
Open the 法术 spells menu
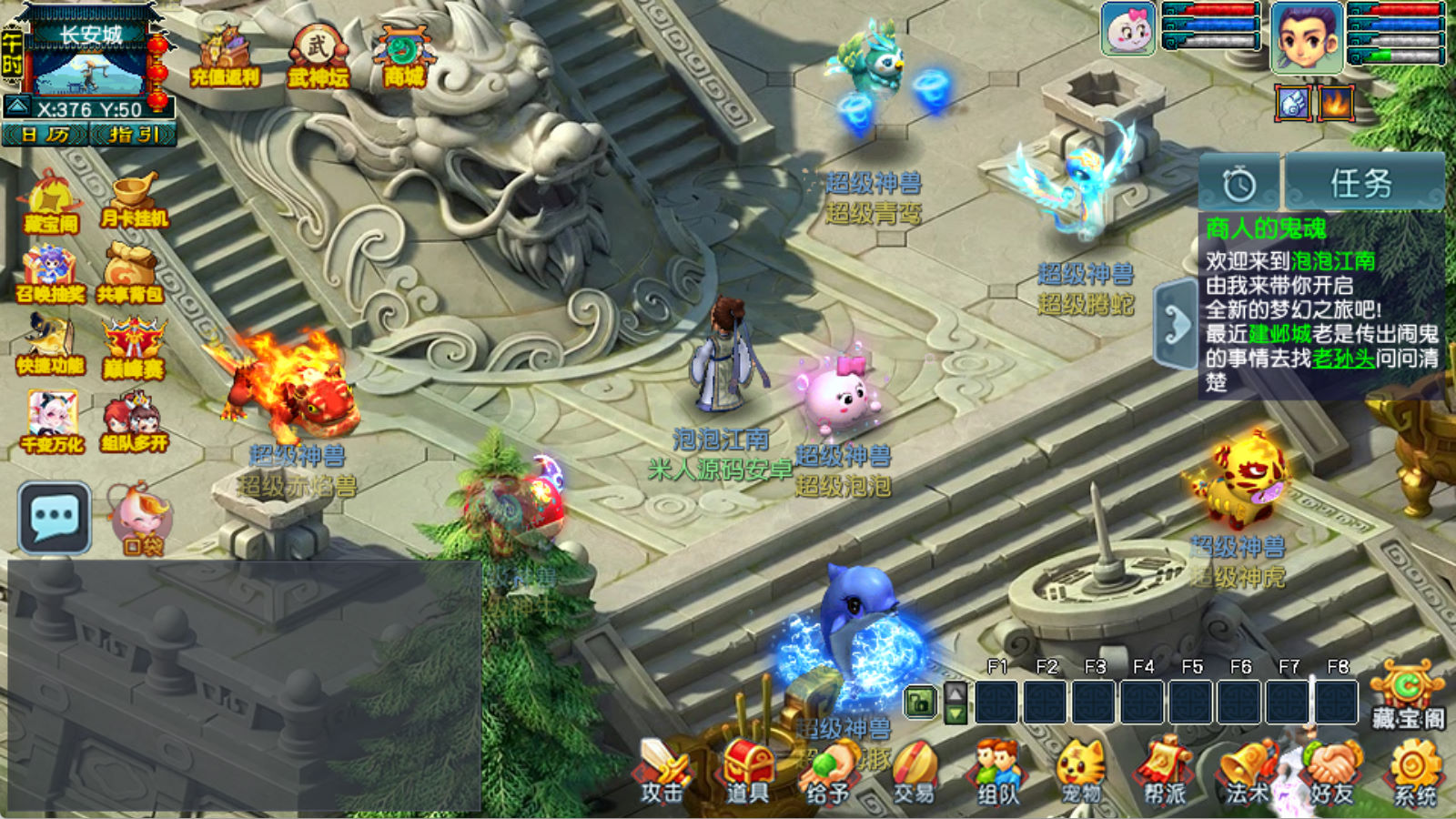pyautogui.click(x=1248, y=772)
